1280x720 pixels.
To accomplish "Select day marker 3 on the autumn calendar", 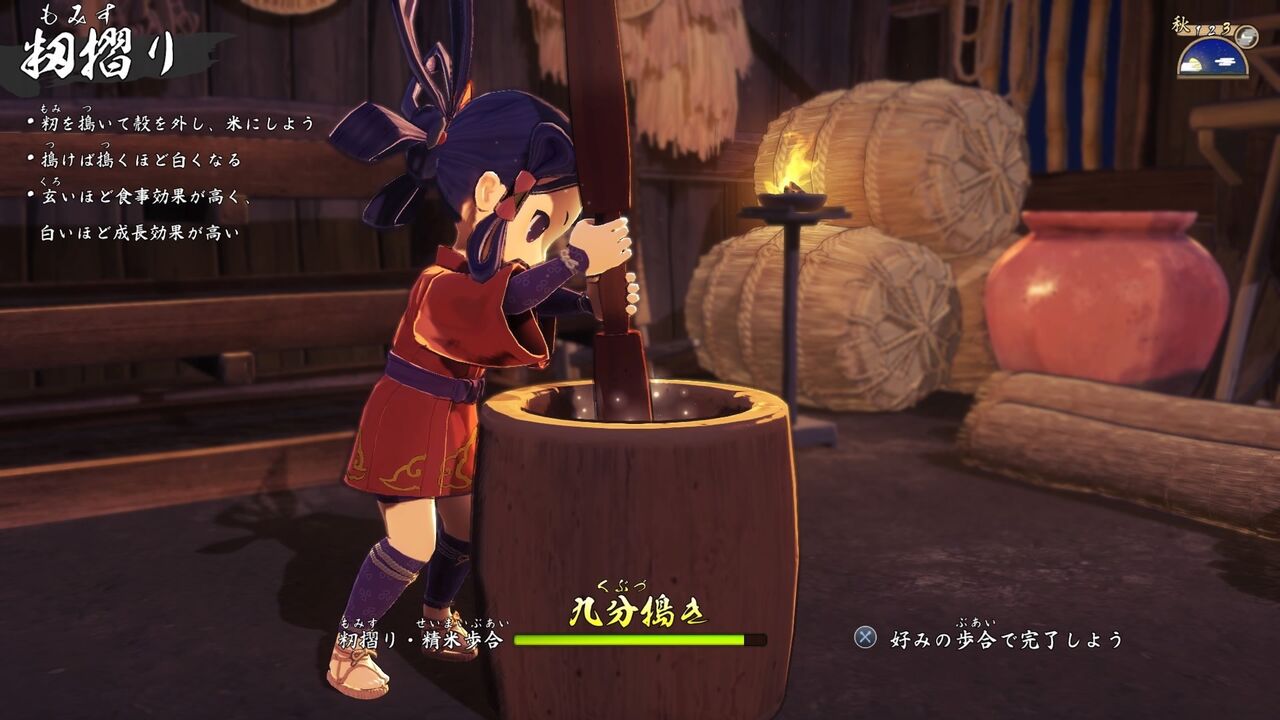I will (1227, 28).
